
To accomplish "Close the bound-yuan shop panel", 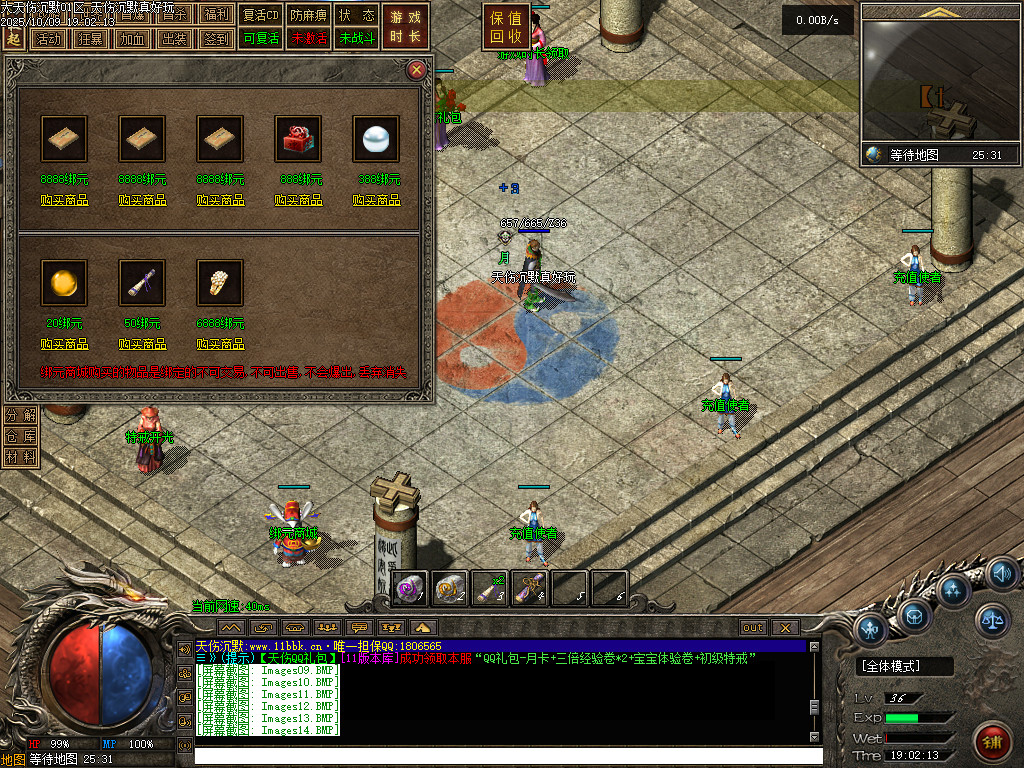I will click(x=416, y=70).
